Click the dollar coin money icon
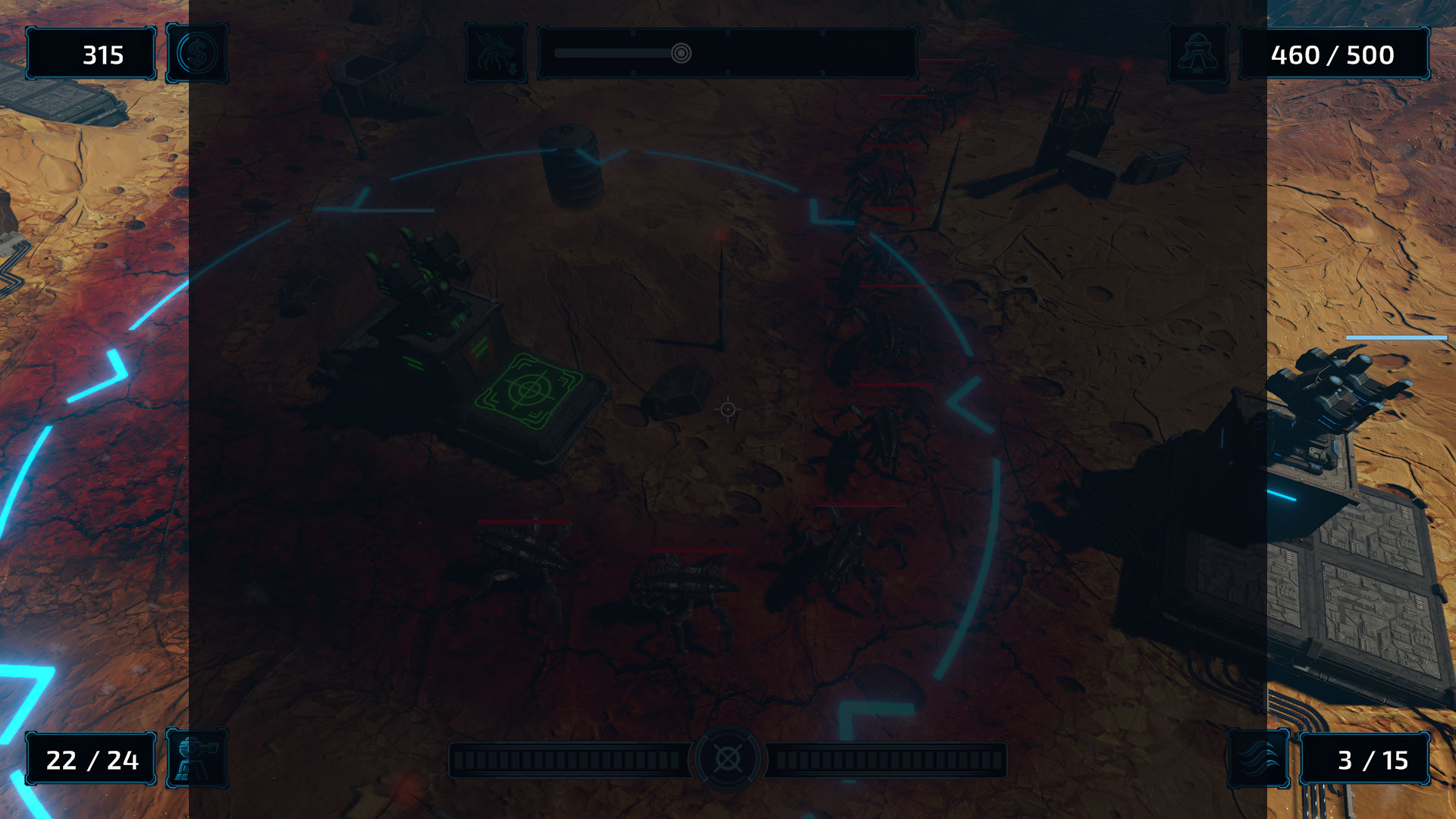The image size is (1456, 819). (196, 54)
